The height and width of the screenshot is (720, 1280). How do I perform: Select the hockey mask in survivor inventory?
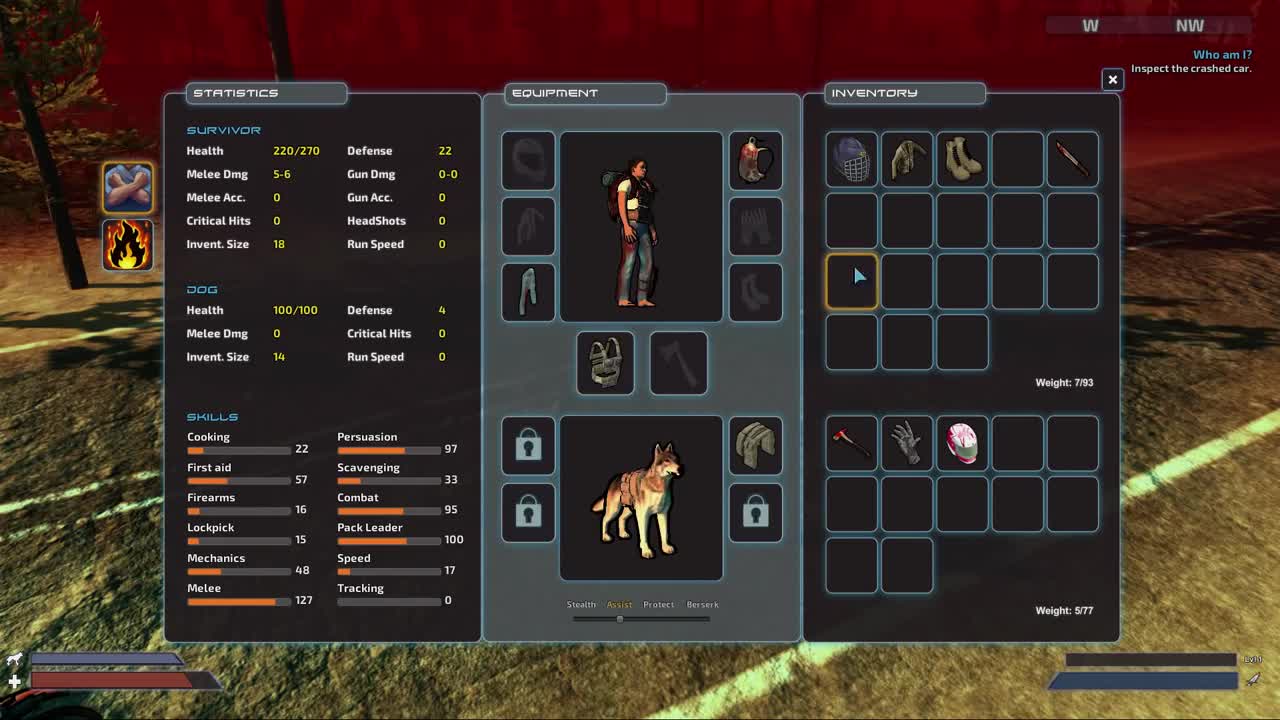pyautogui.click(x=851, y=159)
